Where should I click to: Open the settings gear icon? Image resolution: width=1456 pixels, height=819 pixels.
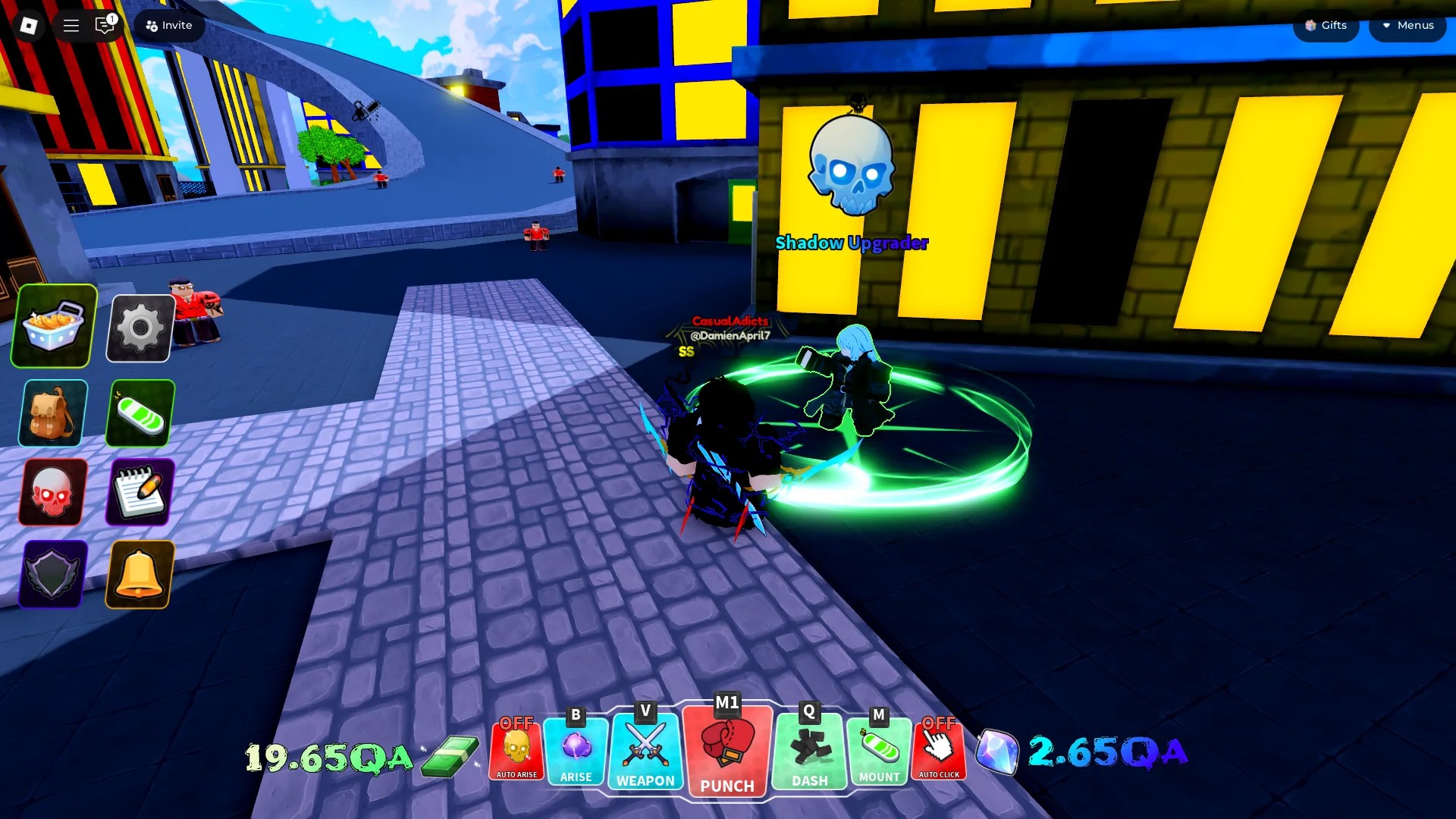coord(140,328)
